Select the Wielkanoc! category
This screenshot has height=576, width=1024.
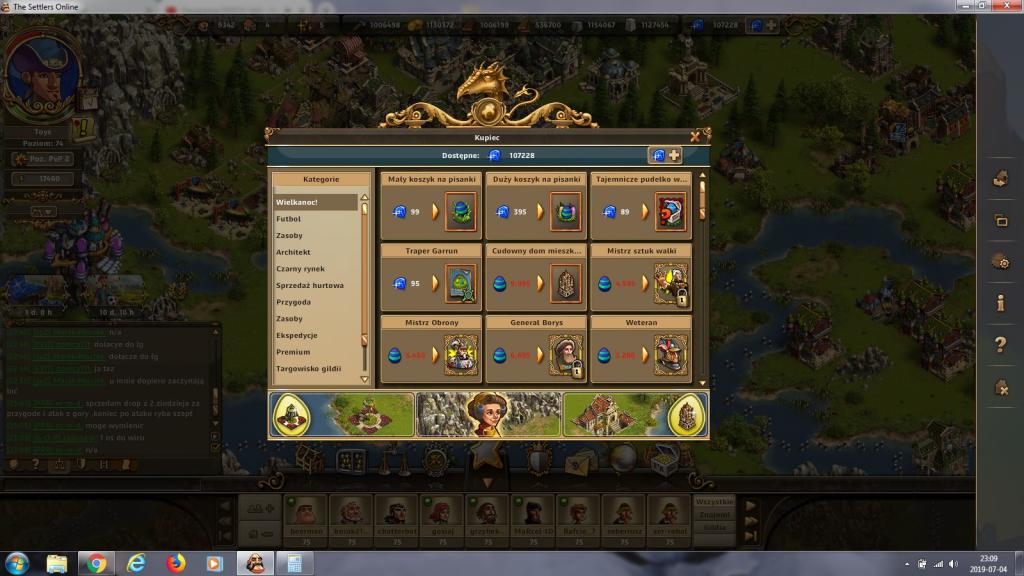(x=297, y=203)
